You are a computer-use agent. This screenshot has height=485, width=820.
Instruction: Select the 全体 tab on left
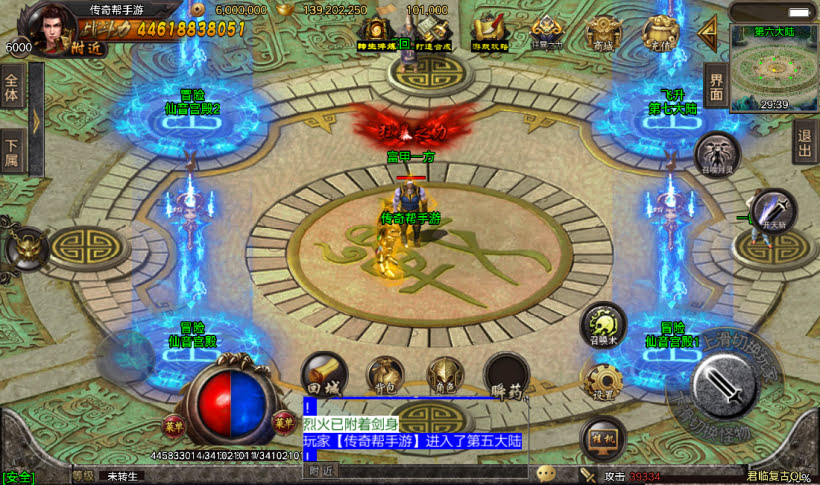[12, 89]
